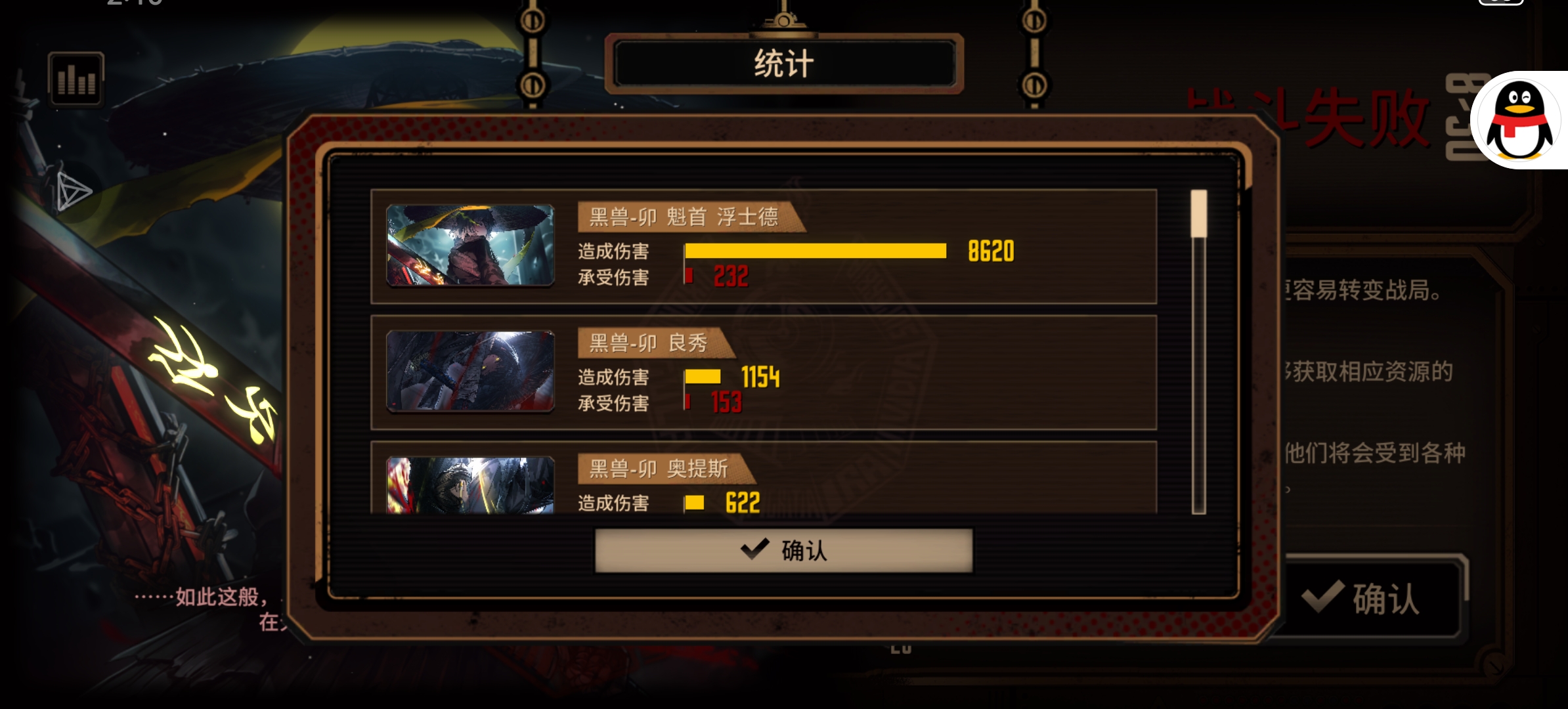Select the 良秀 character portrait thumbnail
Image resolution: width=1568 pixels, height=709 pixels.
(x=470, y=371)
